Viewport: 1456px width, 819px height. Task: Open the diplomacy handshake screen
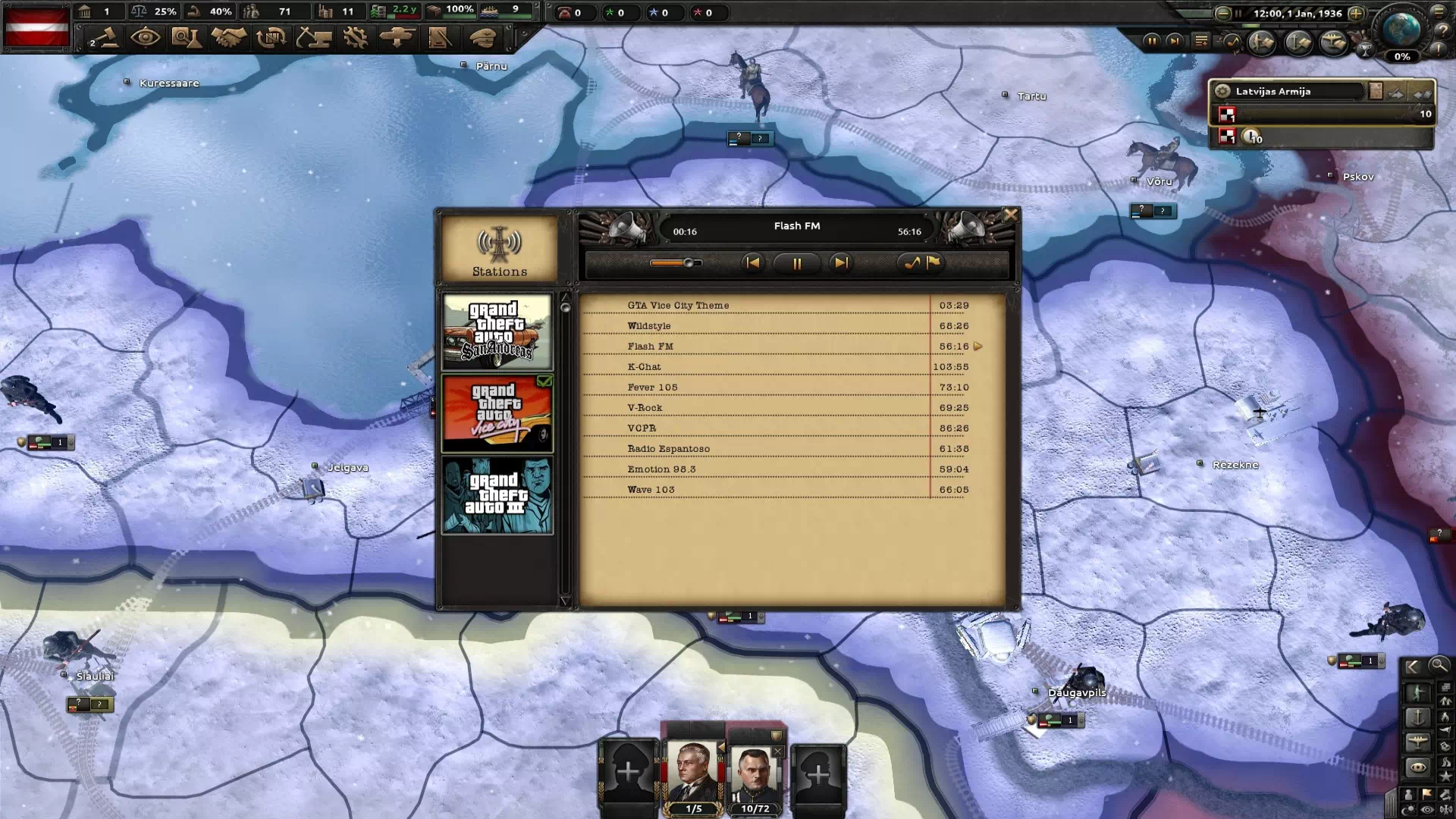pos(228,37)
